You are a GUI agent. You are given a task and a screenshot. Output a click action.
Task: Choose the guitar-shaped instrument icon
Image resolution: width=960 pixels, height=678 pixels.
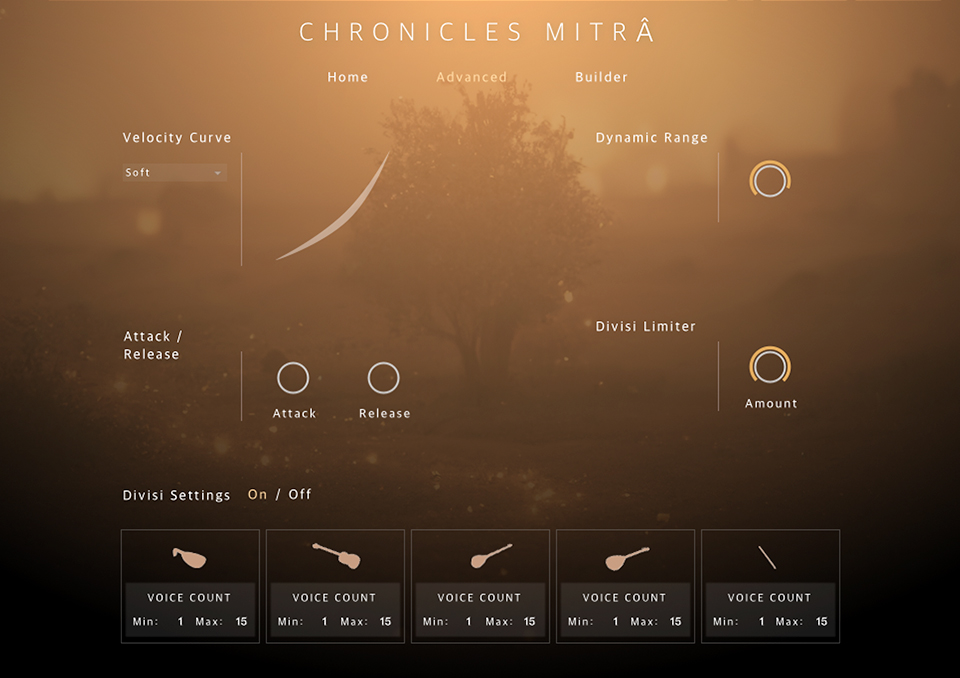pos(335,555)
